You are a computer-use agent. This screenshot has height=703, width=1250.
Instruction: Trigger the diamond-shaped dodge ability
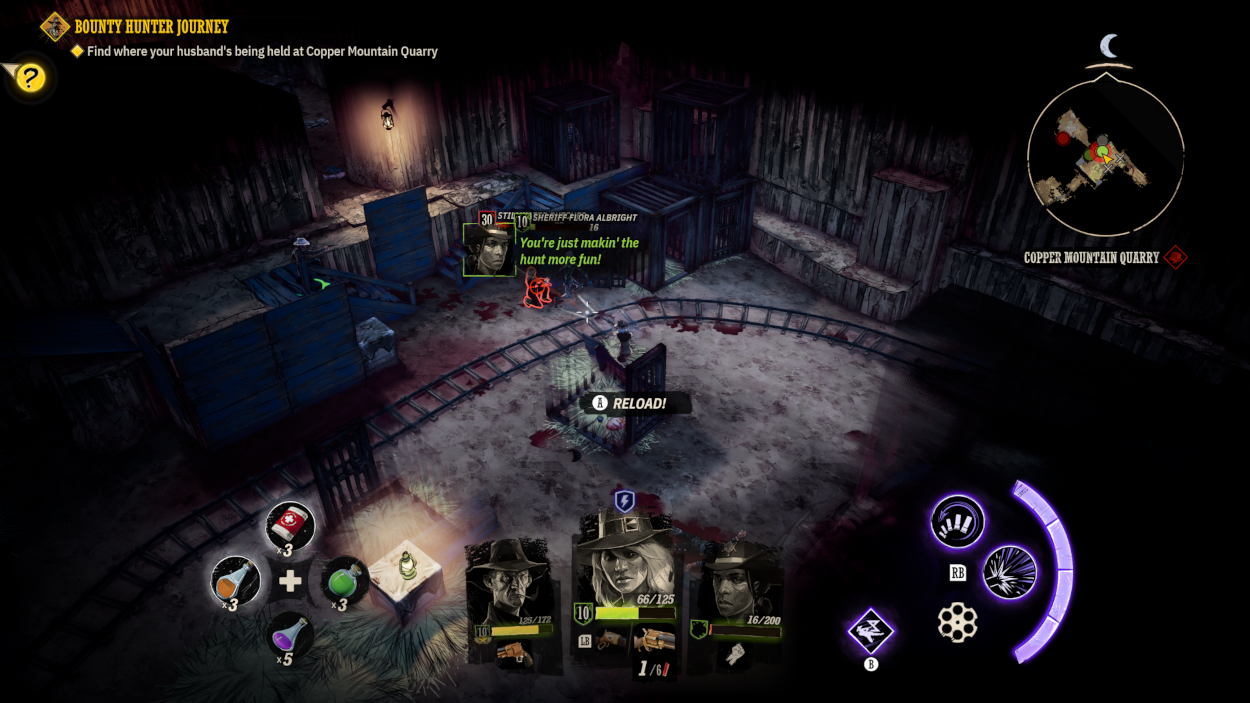[x=871, y=631]
